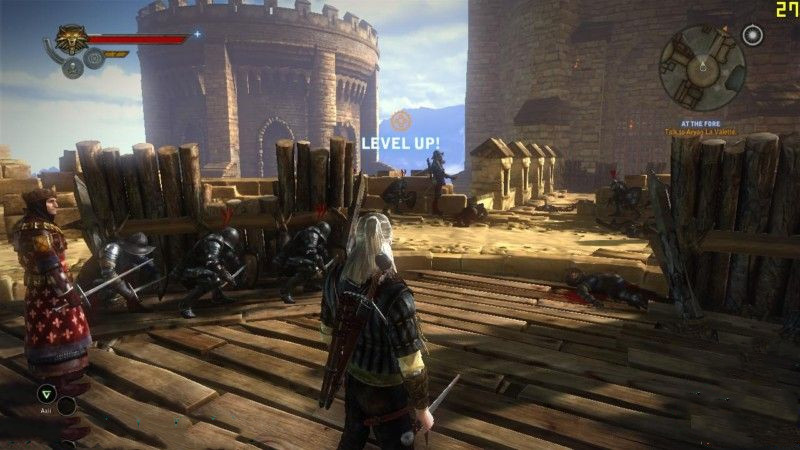Viewport: 800px width, 450px height.
Task: Click the Level Up notification
Action: tap(400, 142)
